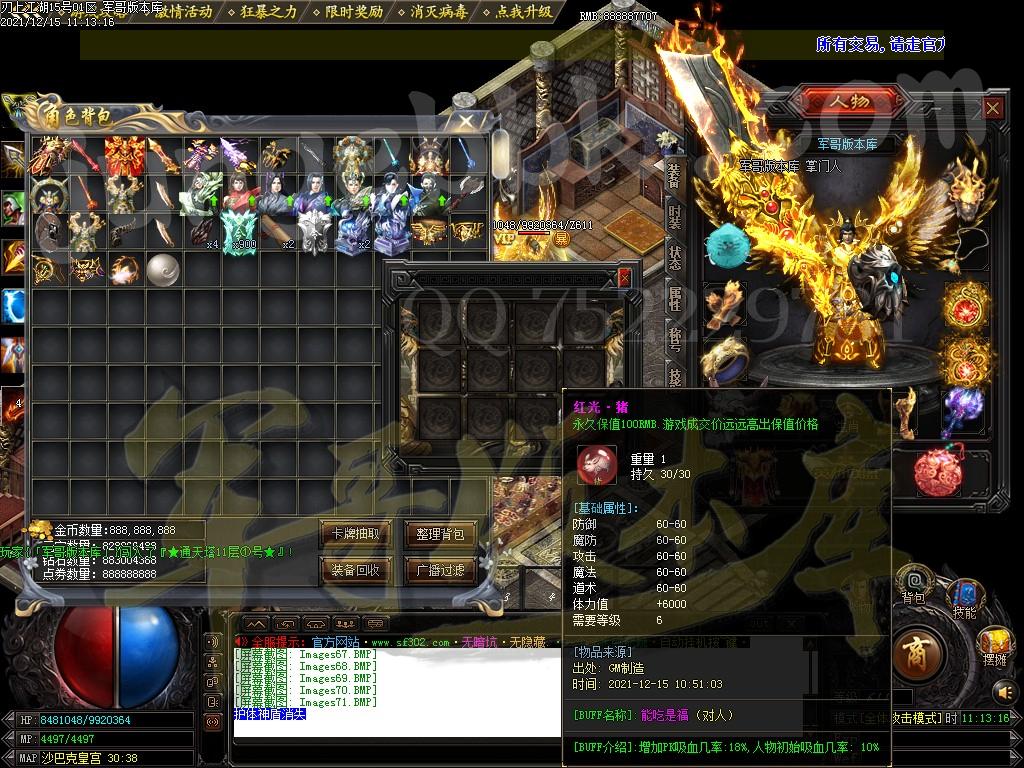Viewport: 1024px width, 768px height.
Task: Open the 背包 bag shortcut icon
Action: (913, 584)
